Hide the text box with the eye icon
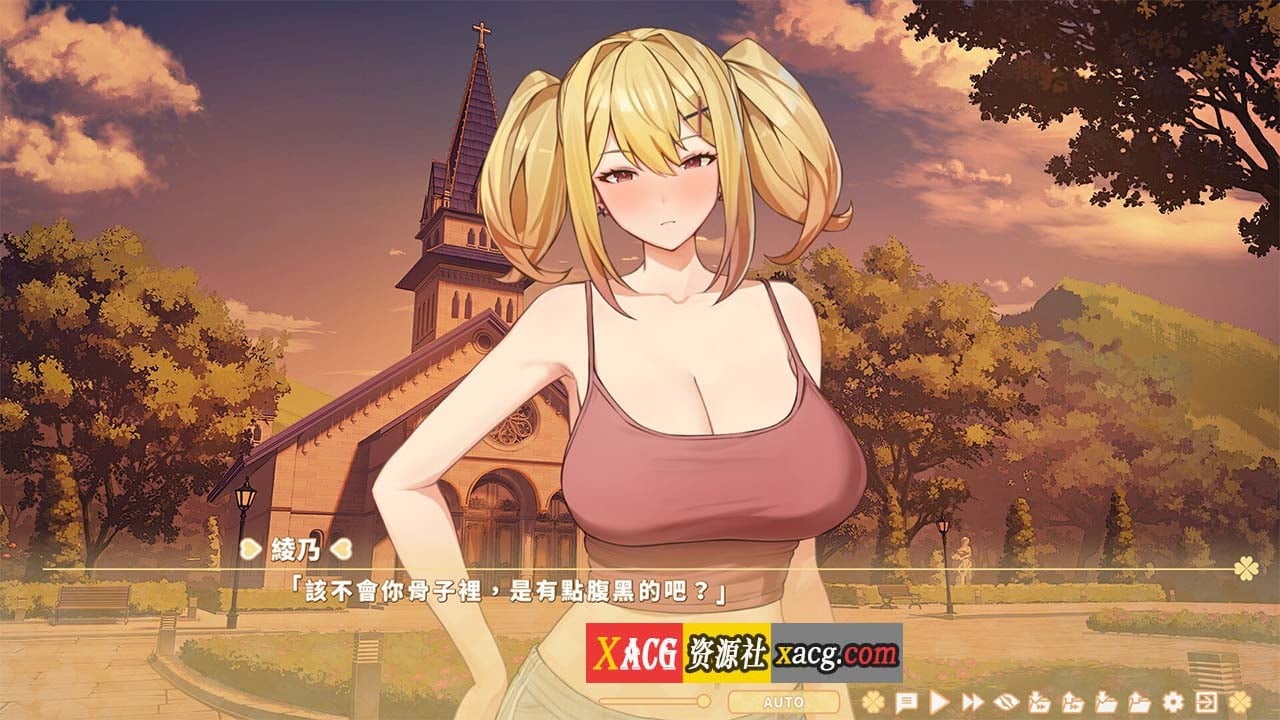The width and height of the screenshot is (1280, 720). (1006, 701)
